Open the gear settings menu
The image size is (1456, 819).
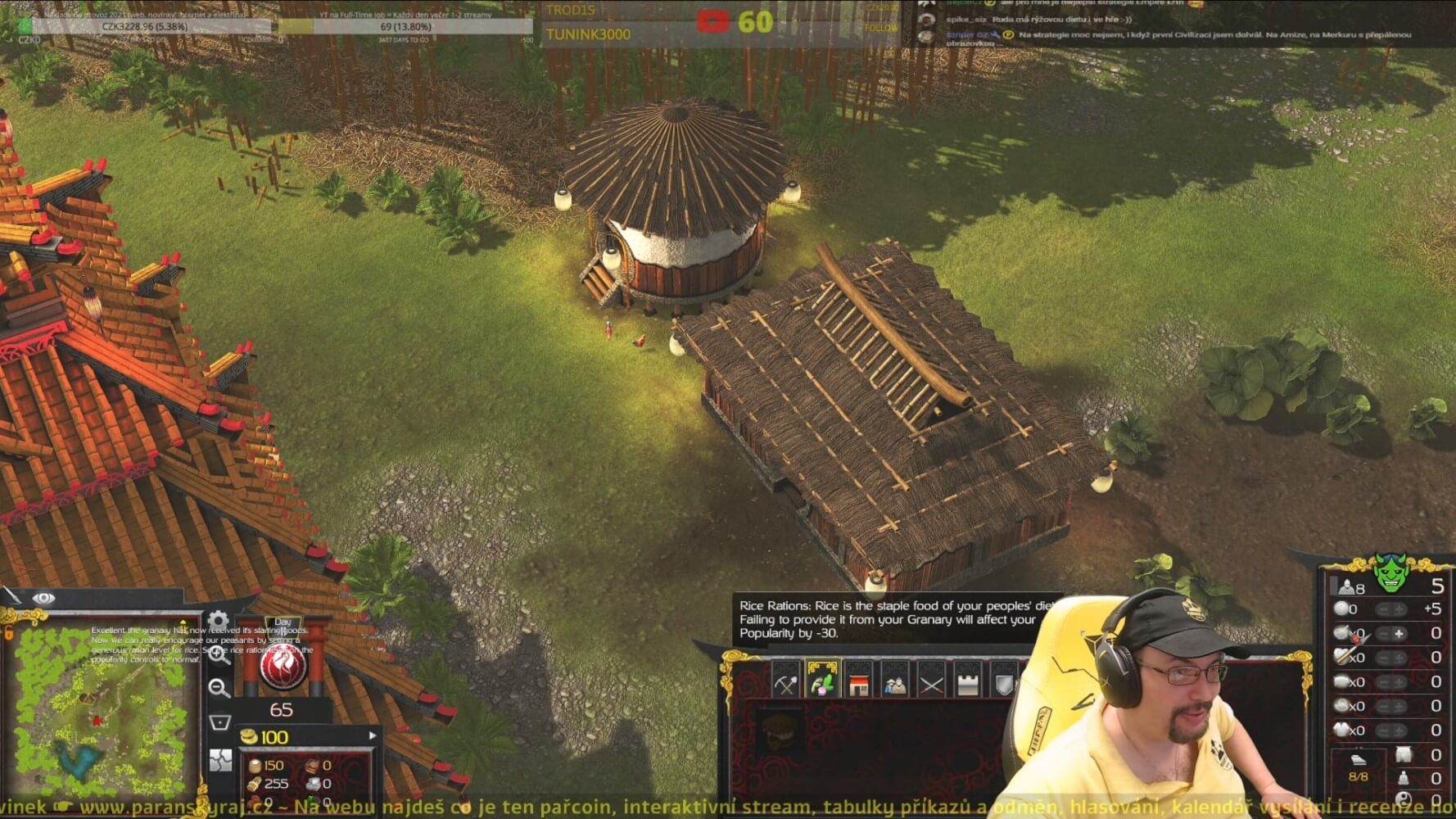click(x=219, y=622)
